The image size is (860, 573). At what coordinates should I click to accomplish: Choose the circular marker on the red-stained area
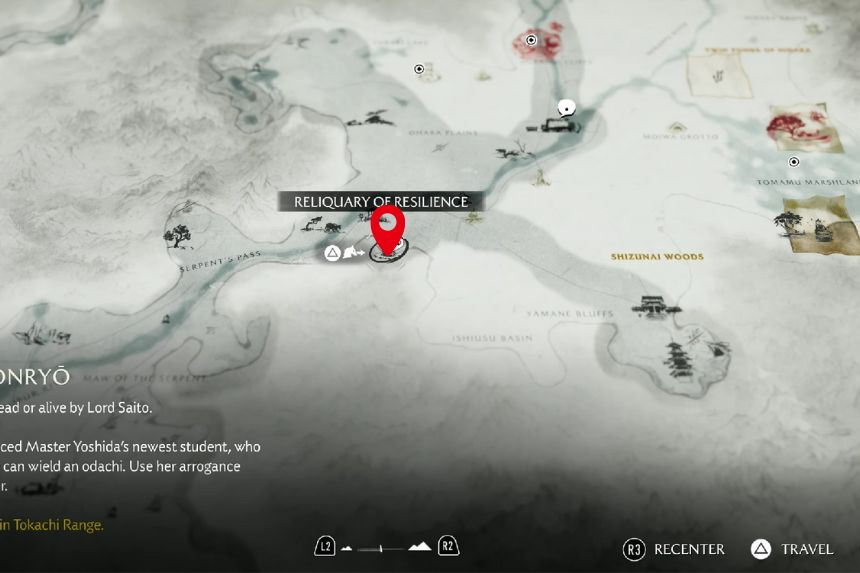click(531, 41)
